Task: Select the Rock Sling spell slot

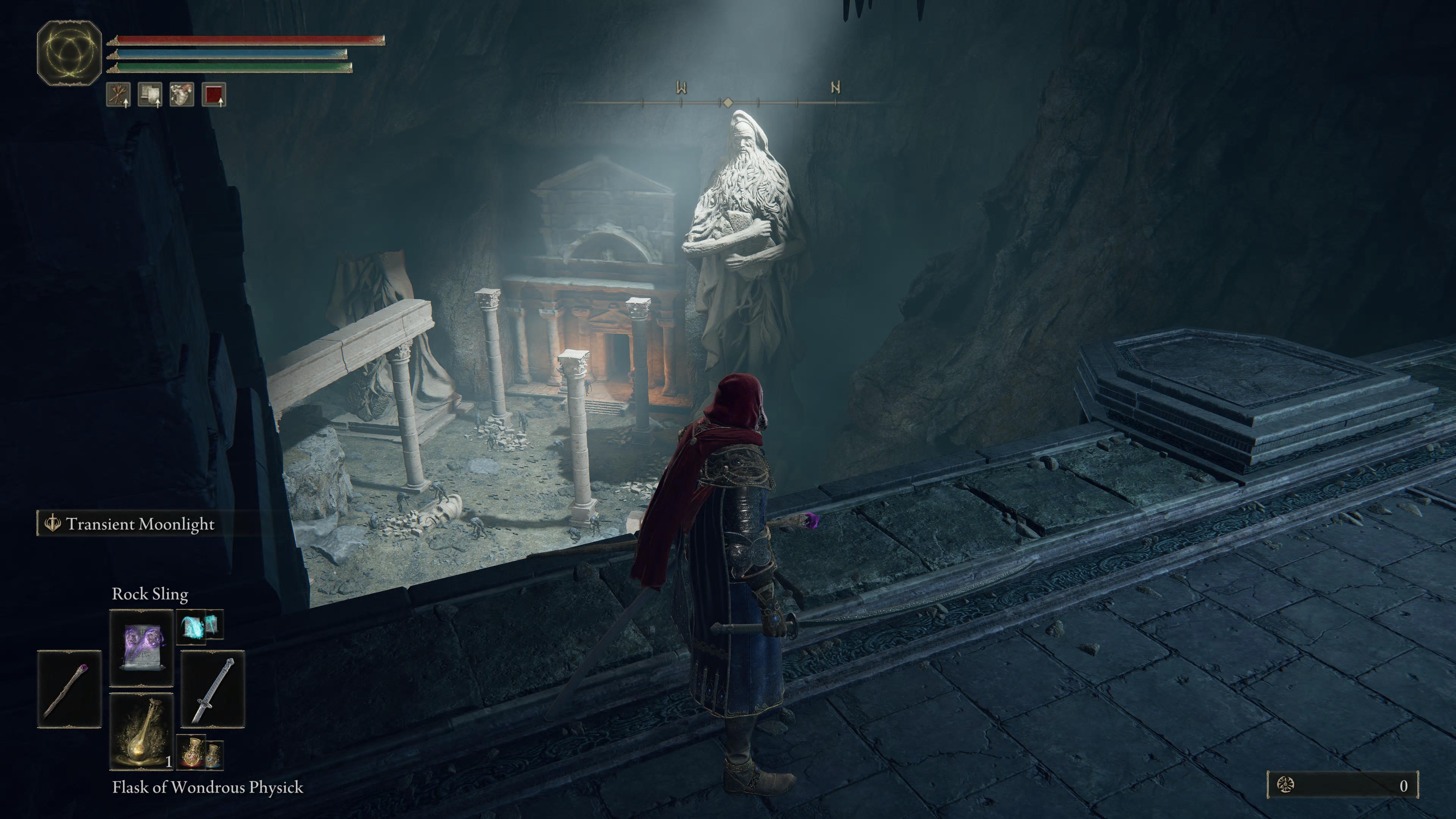Action: (141, 647)
